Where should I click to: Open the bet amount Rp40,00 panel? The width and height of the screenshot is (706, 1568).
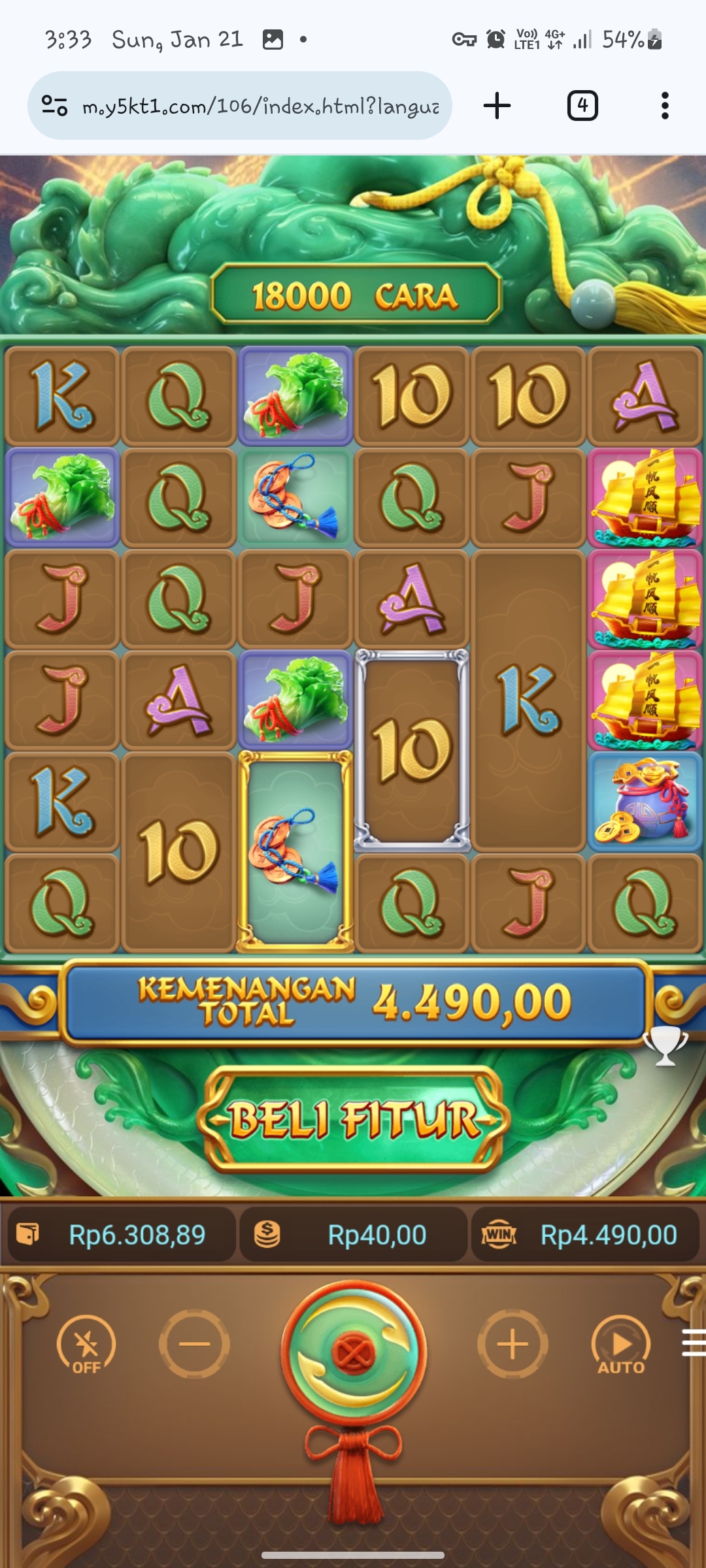coord(354,1235)
